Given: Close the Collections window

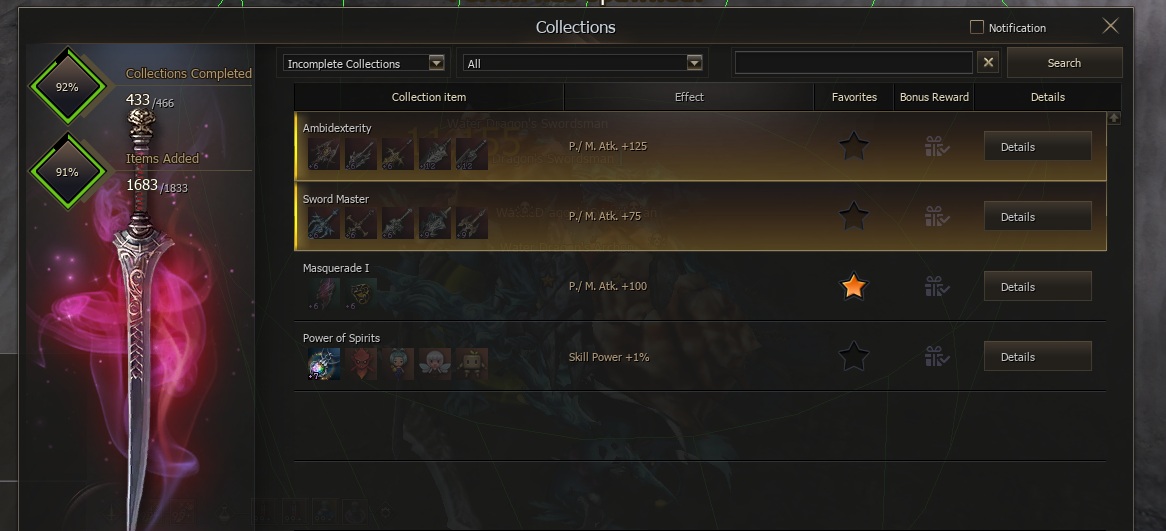Looking at the screenshot, I should 1110,27.
